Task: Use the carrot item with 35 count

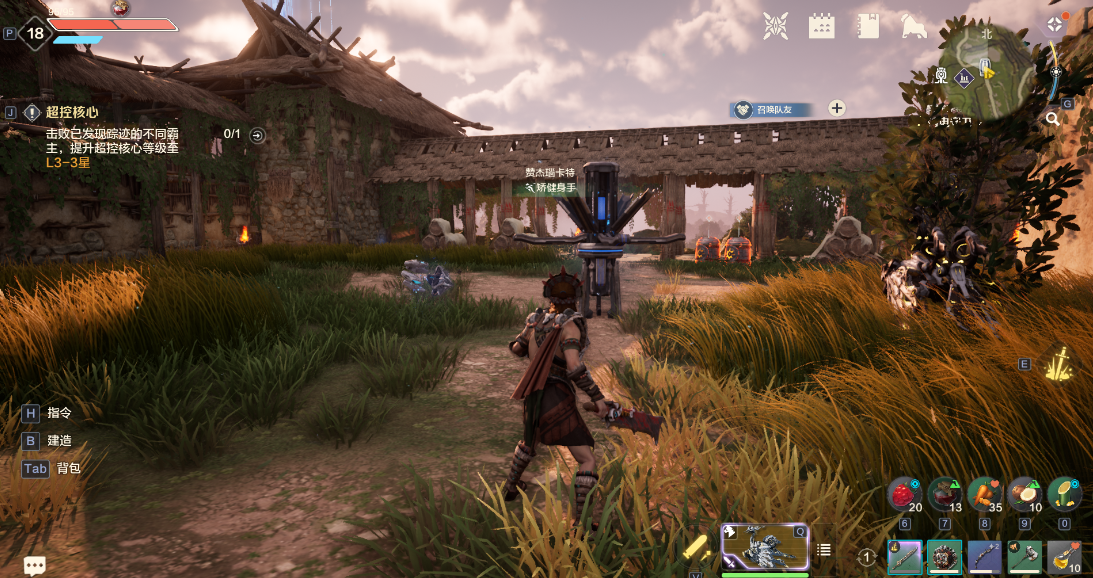Action: pyautogui.click(x=984, y=494)
